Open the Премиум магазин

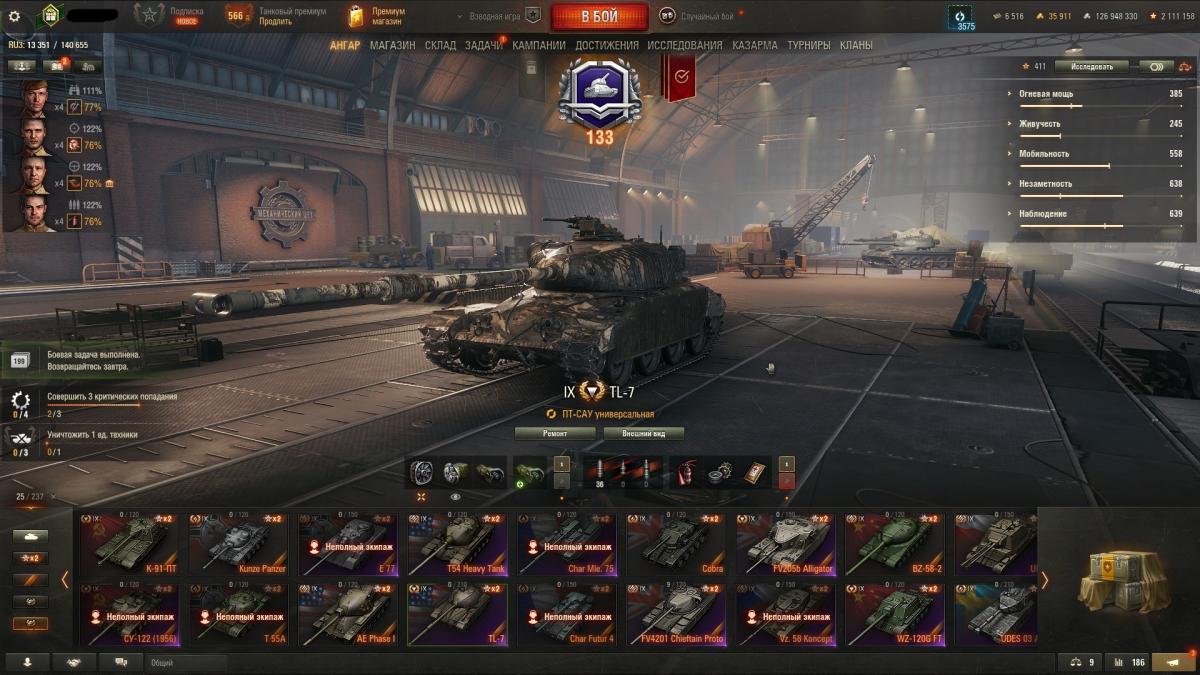(x=378, y=16)
